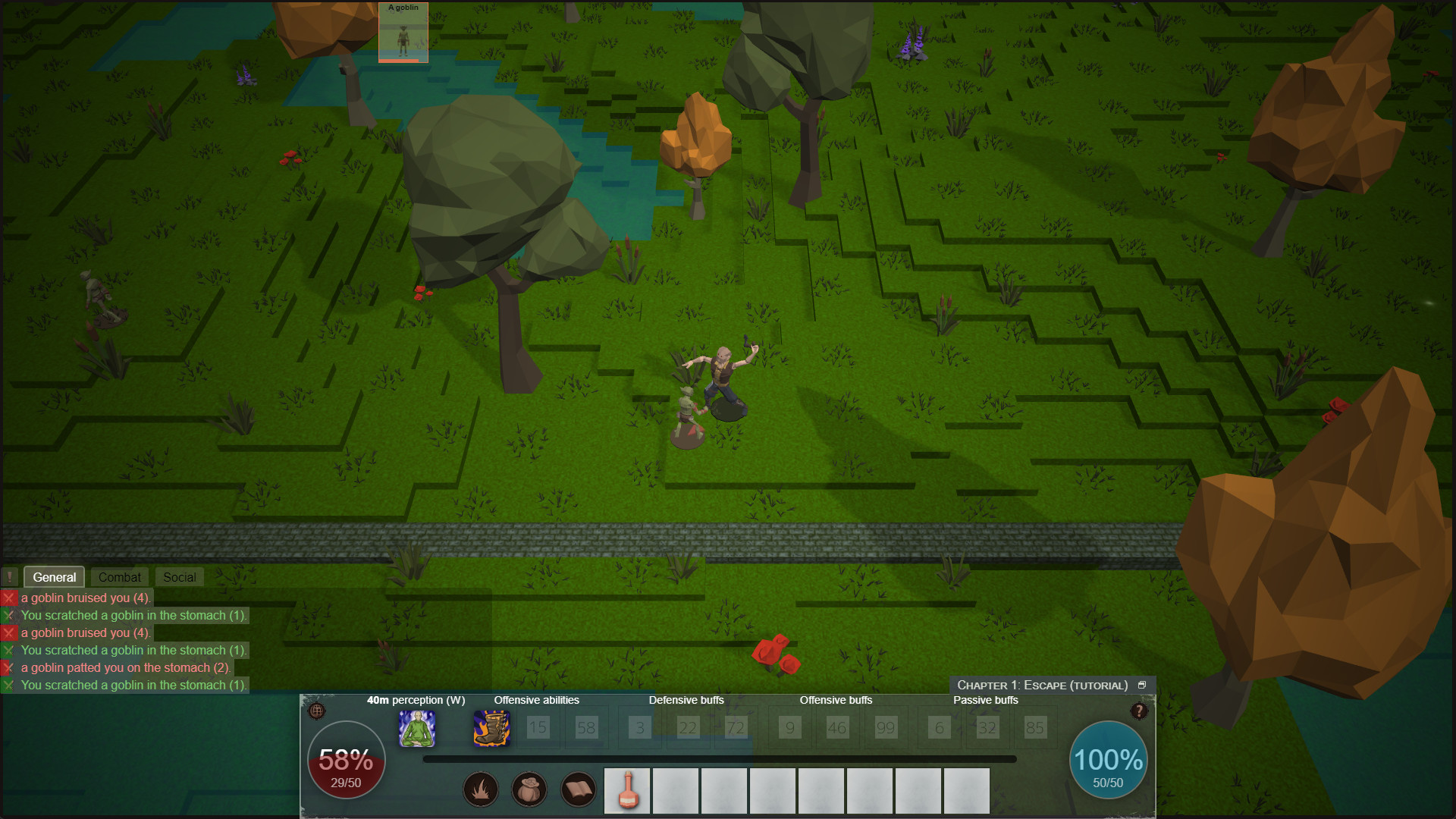Activate the flaming boot offensive ability

(491, 730)
